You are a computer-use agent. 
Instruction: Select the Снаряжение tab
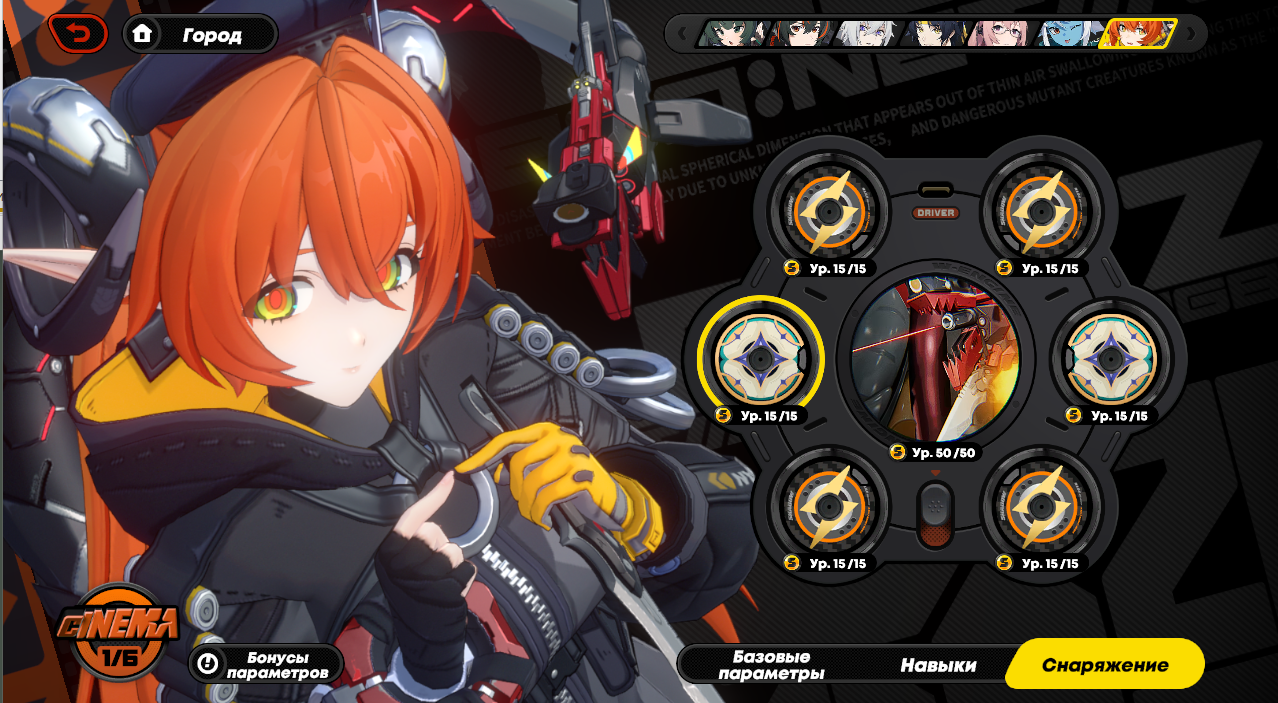coord(1104,665)
